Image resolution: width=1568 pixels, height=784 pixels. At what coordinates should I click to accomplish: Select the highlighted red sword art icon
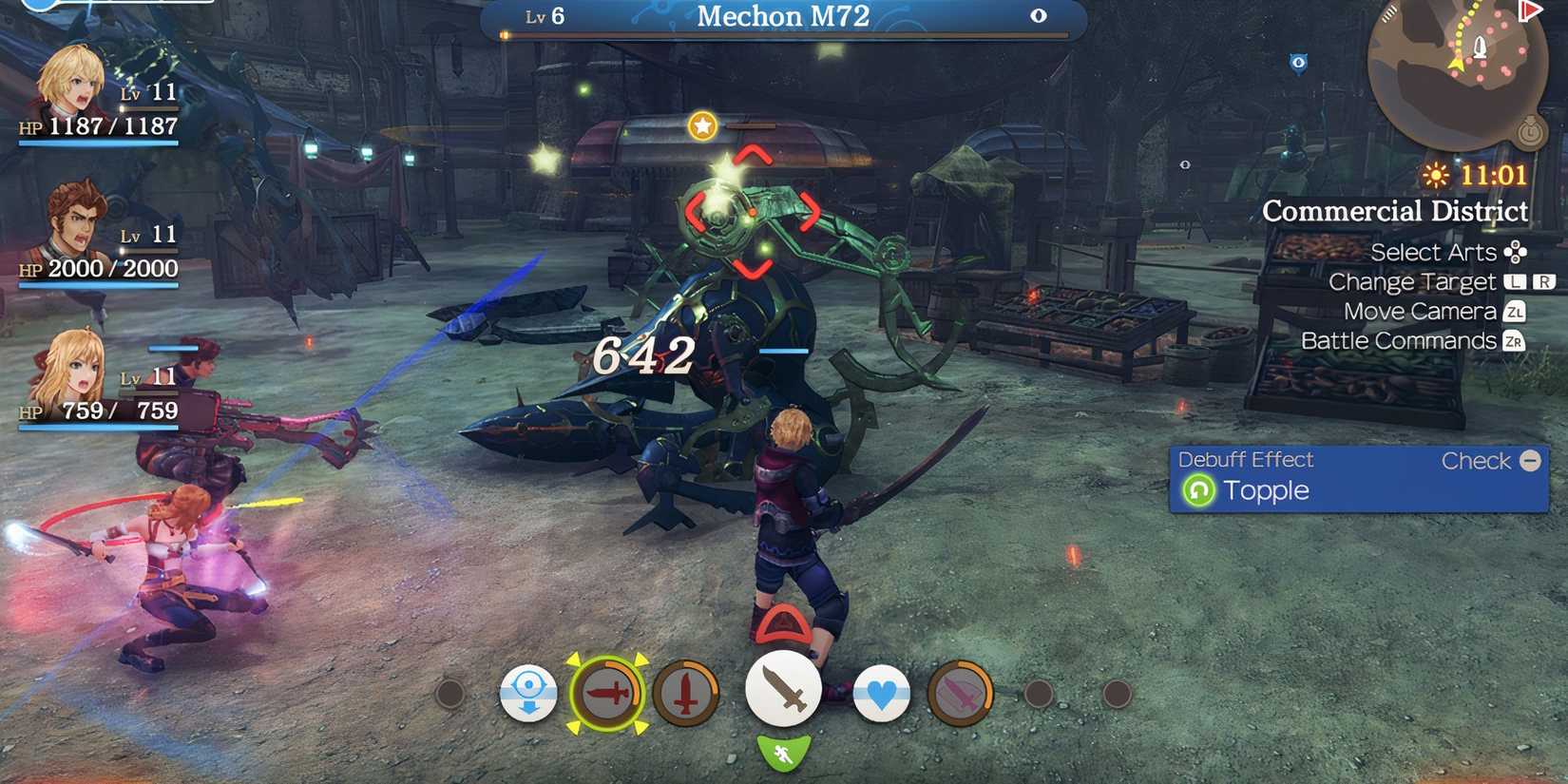coord(608,695)
